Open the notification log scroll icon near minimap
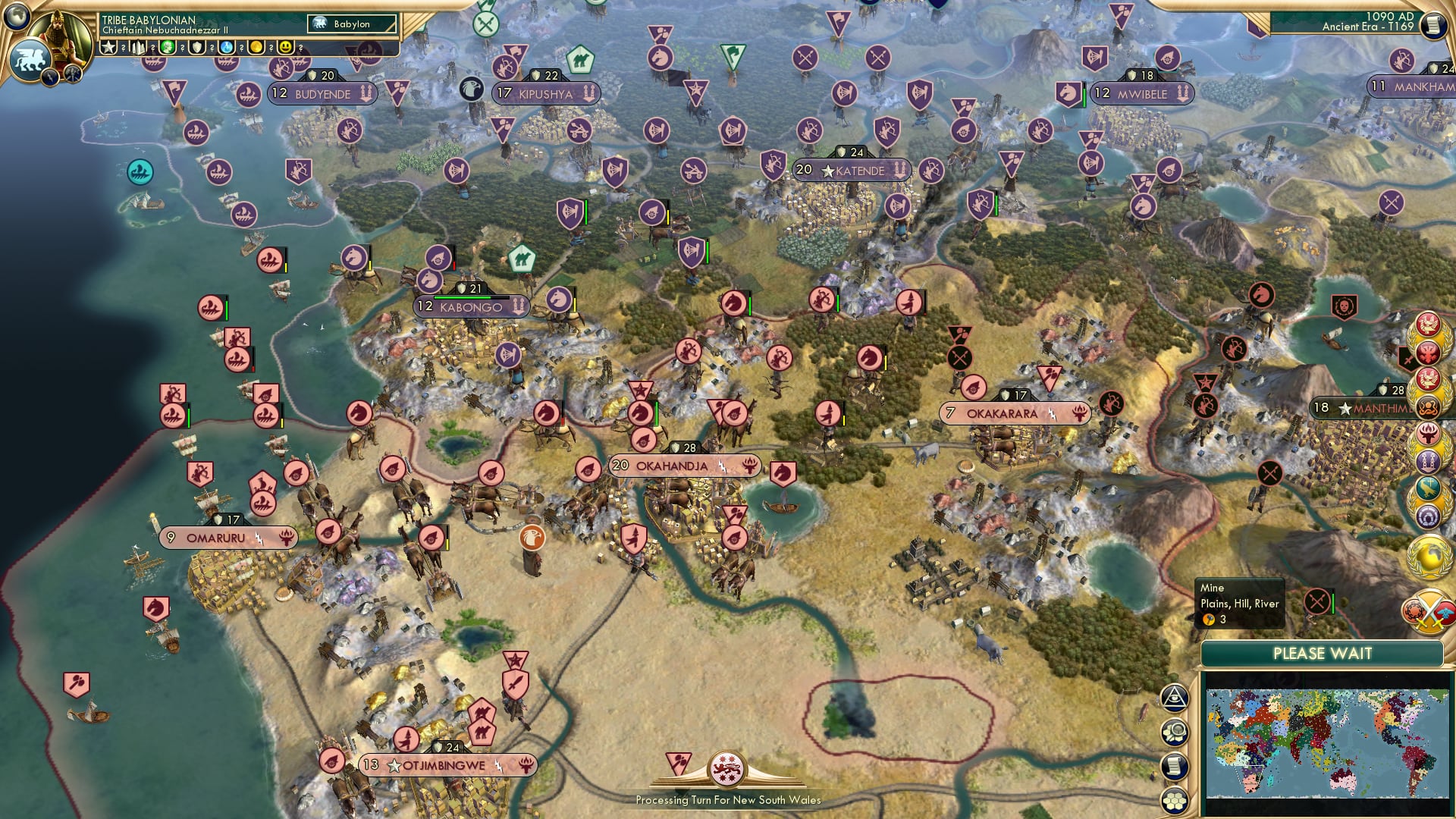Image resolution: width=1456 pixels, height=819 pixels. [1174, 766]
